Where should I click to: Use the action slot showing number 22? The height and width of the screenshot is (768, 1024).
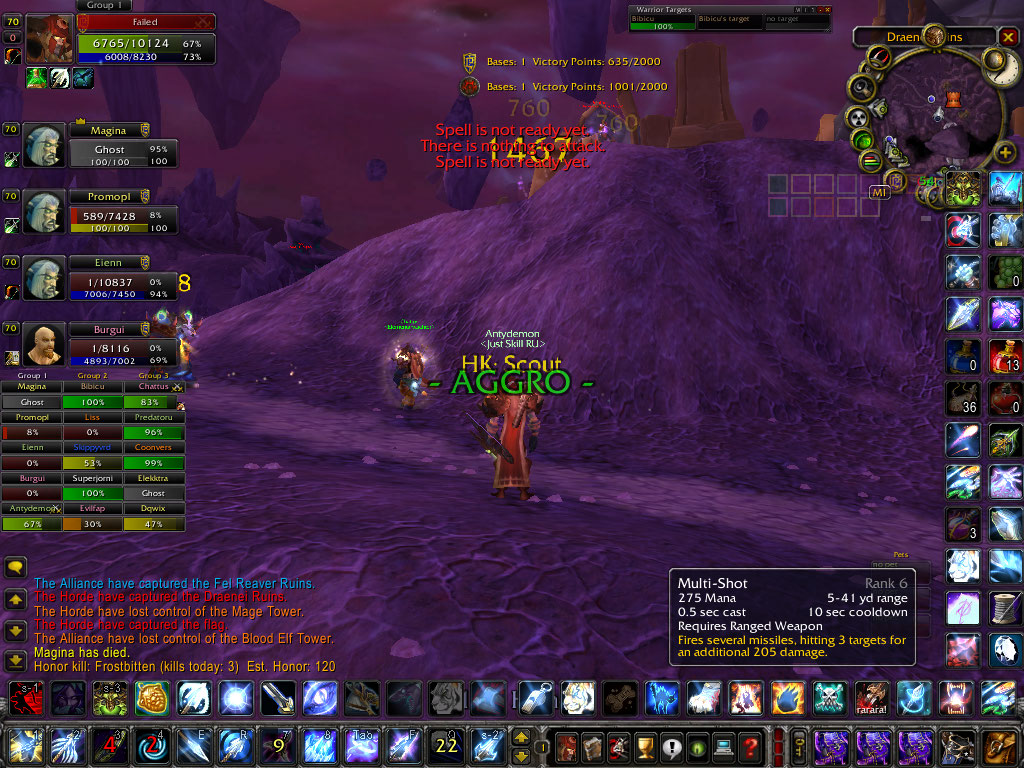click(x=445, y=746)
